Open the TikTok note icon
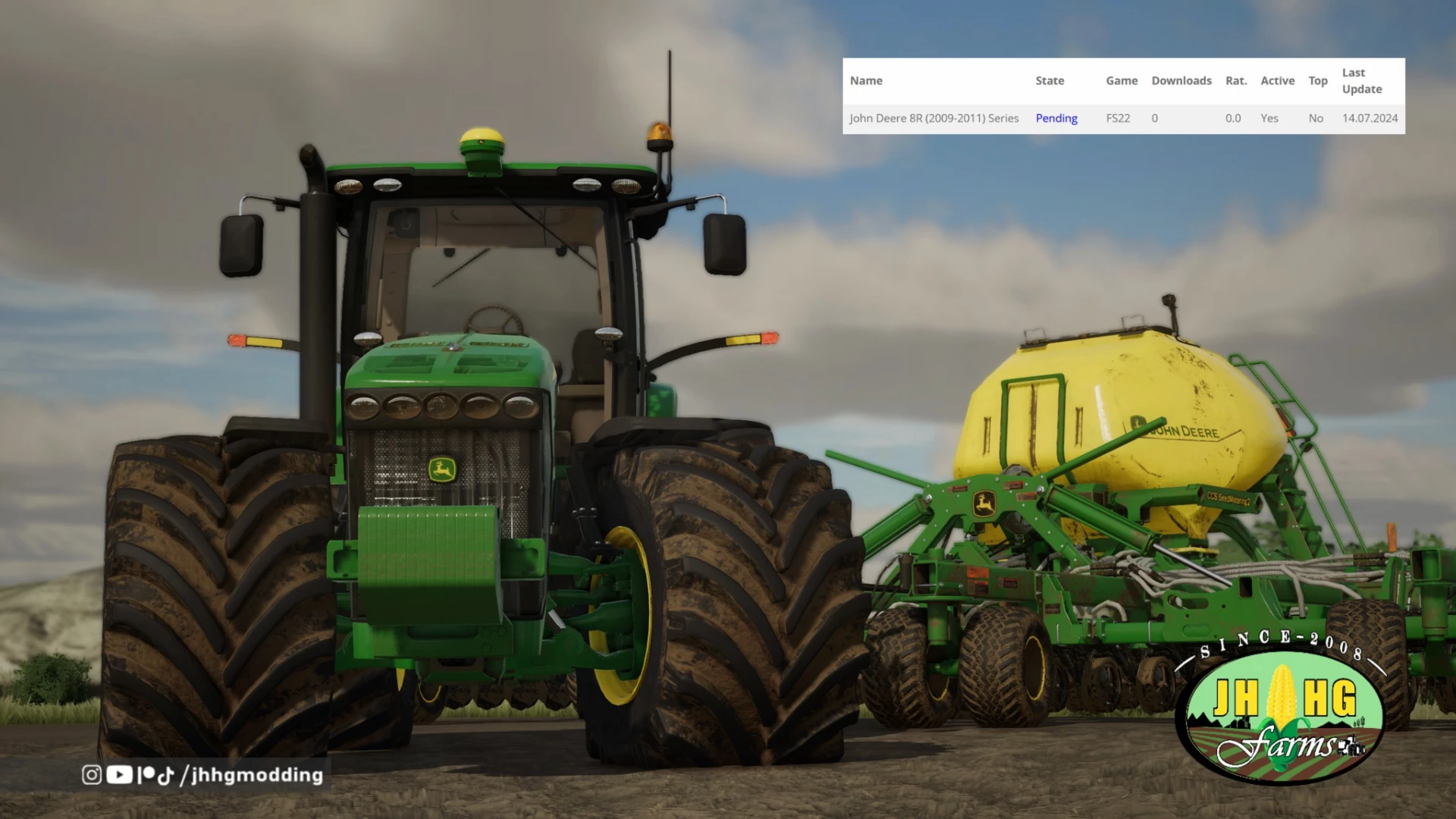The width and height of the screenshot is (1456, 819). click(165, 775)
